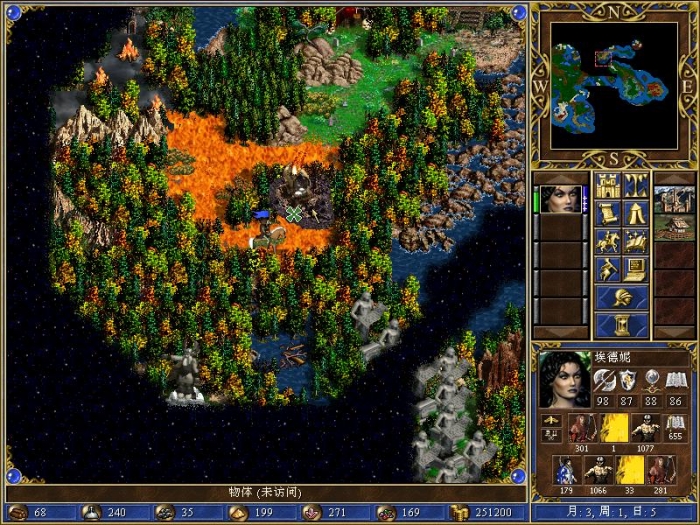Open the quest log scroll button
700x525 pixels.
607,213
